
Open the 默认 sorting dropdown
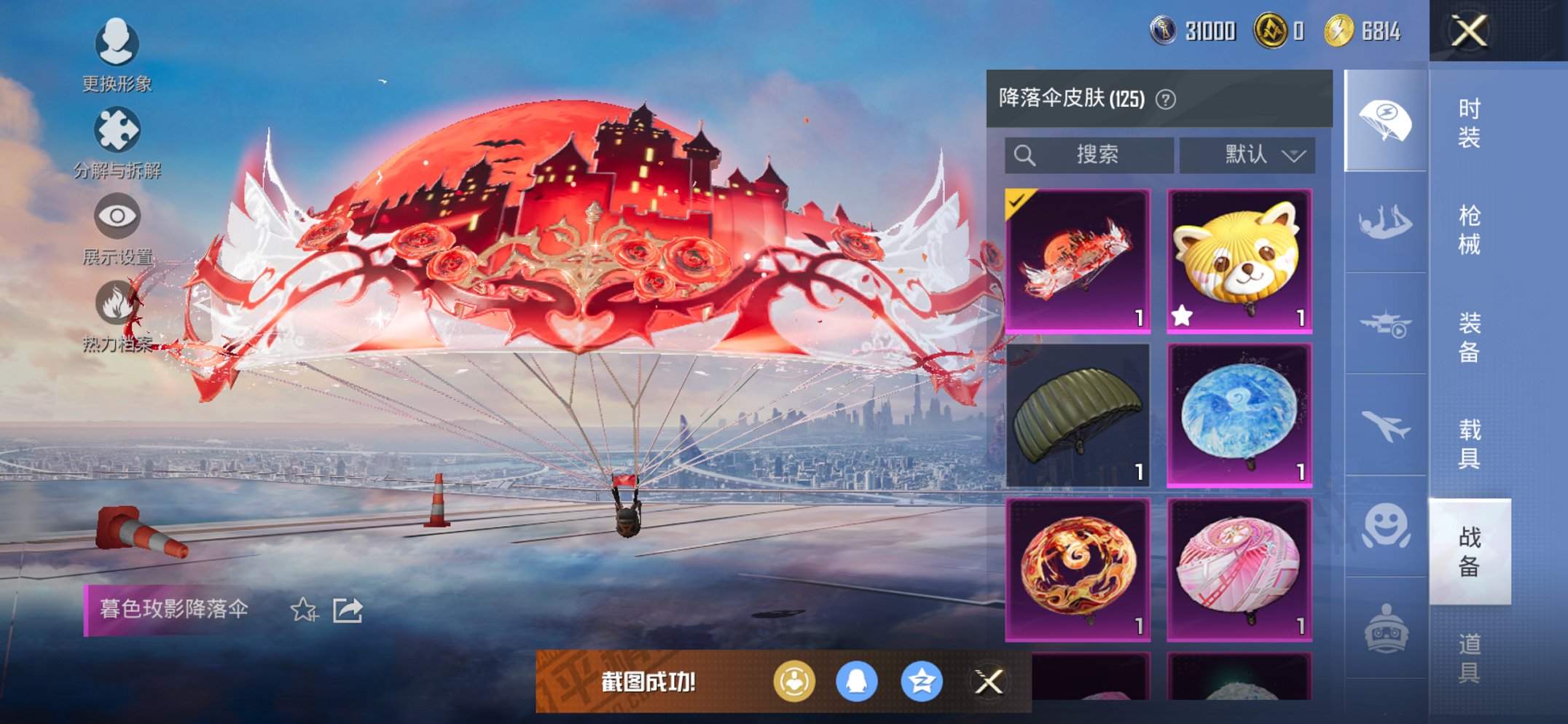[1247, 154]
